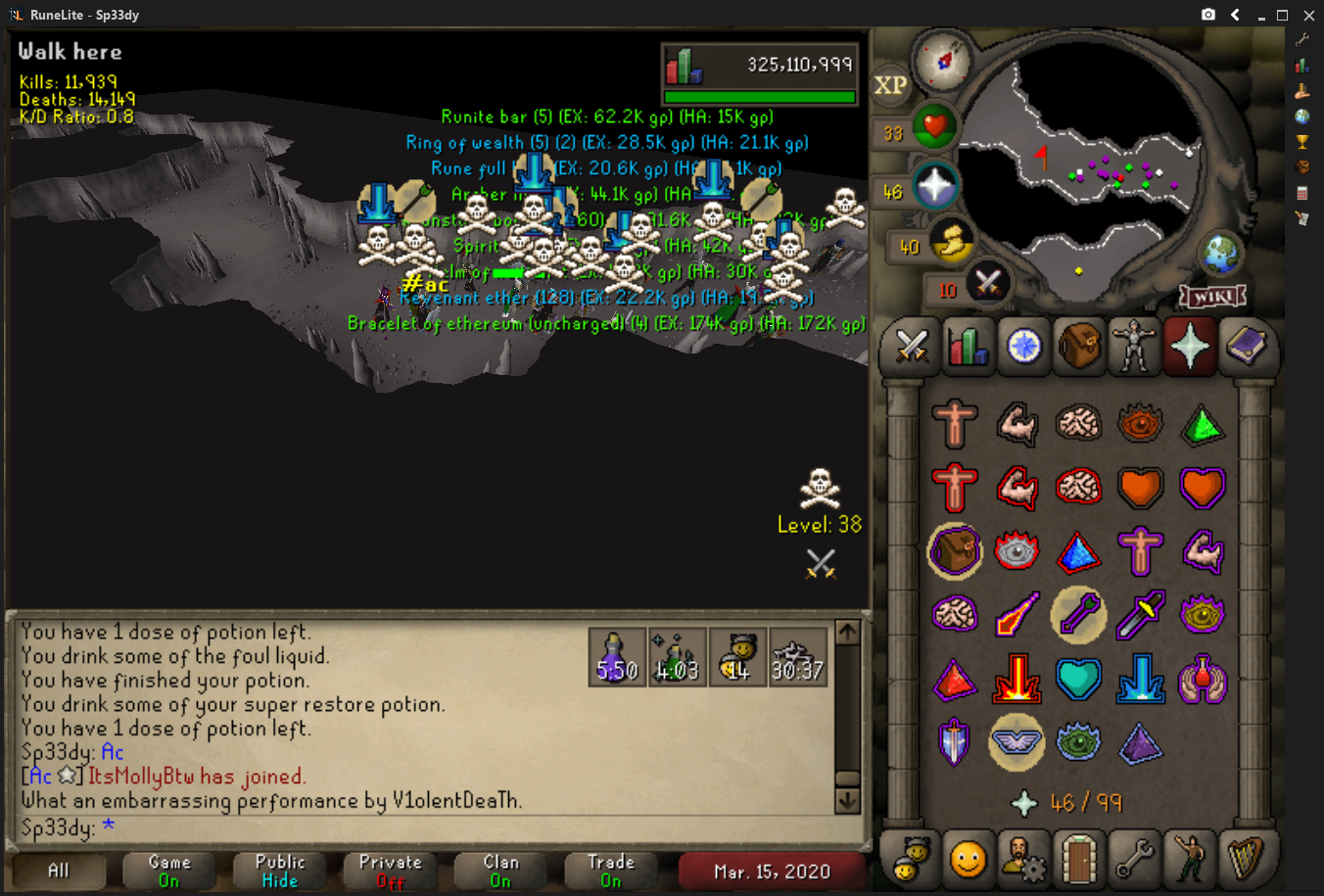Viewport: 1324px width, 896px height.
Task: Open the world map globe
Action: click(x=1222, y=255)
